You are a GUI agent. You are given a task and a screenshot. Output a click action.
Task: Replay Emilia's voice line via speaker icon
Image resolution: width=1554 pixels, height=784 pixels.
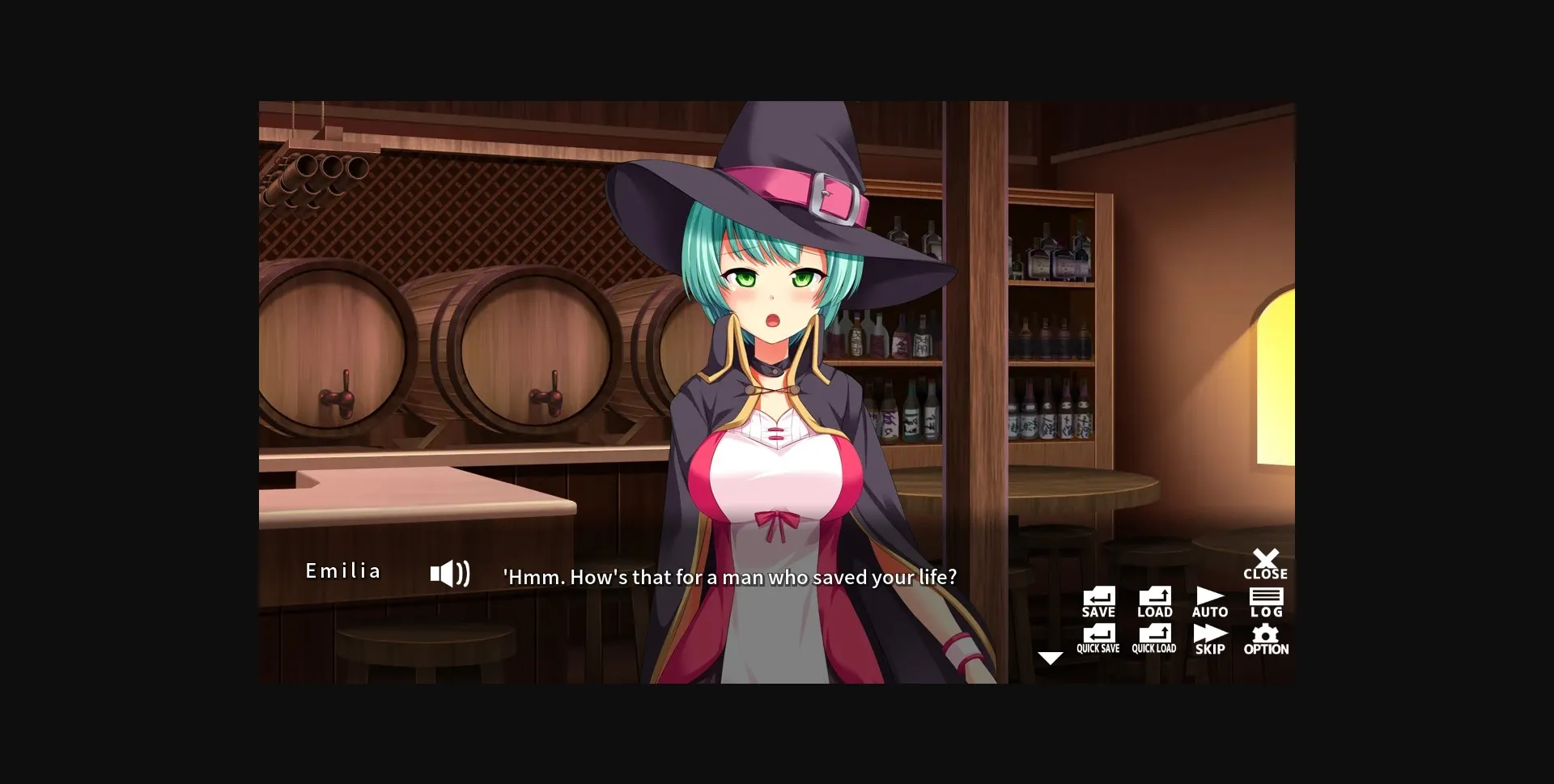(x=451, y=572)
